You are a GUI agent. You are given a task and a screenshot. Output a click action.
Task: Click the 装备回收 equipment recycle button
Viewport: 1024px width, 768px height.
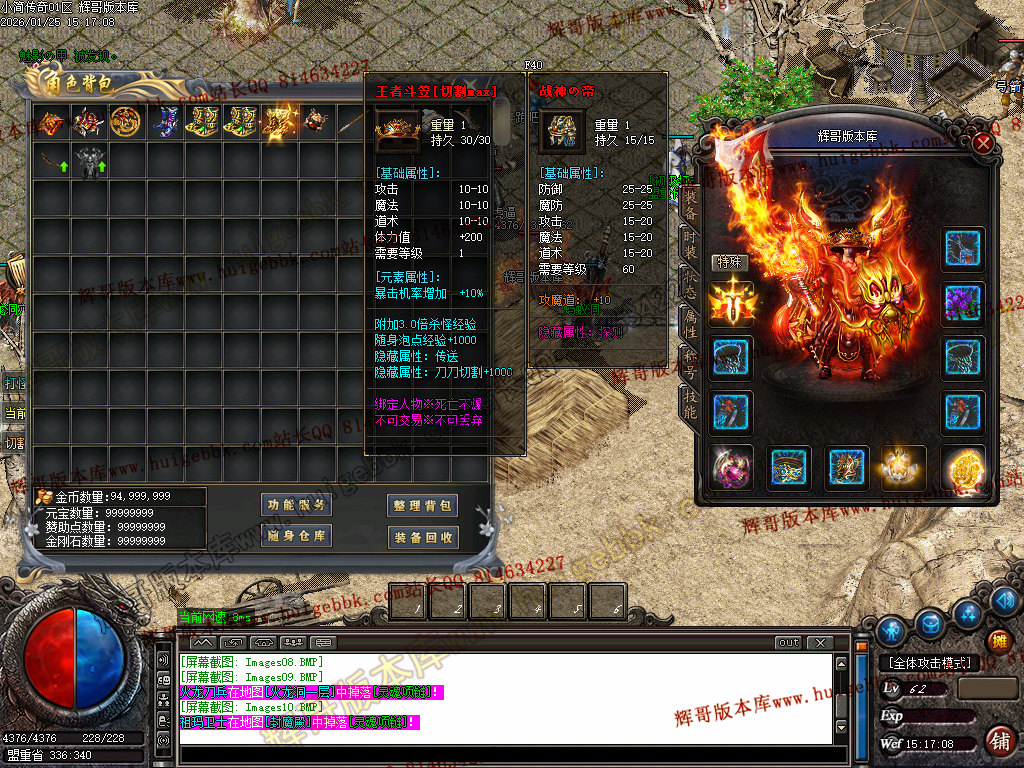point(423,537)
